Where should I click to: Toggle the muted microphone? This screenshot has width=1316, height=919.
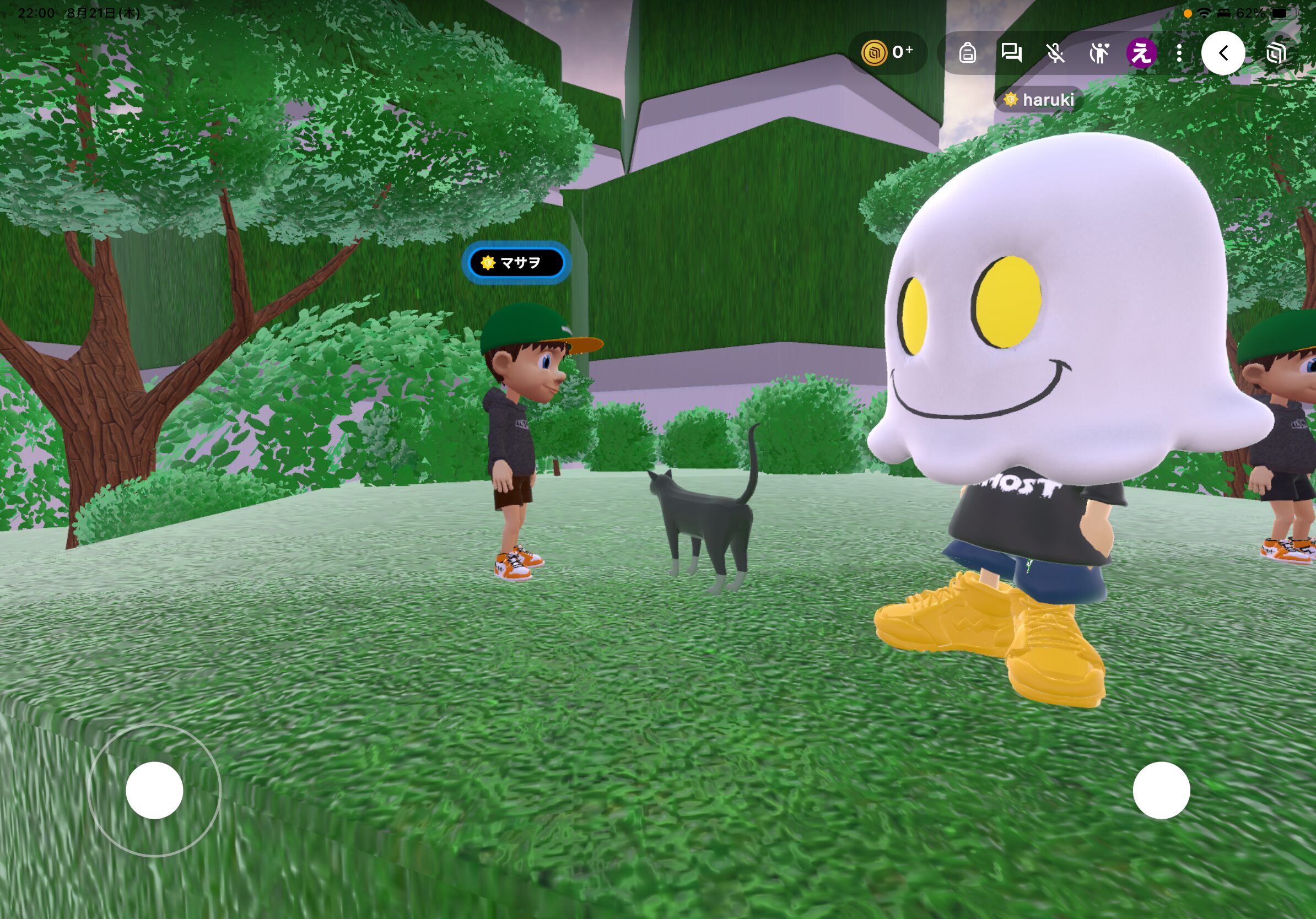[x=1055, y=53]
